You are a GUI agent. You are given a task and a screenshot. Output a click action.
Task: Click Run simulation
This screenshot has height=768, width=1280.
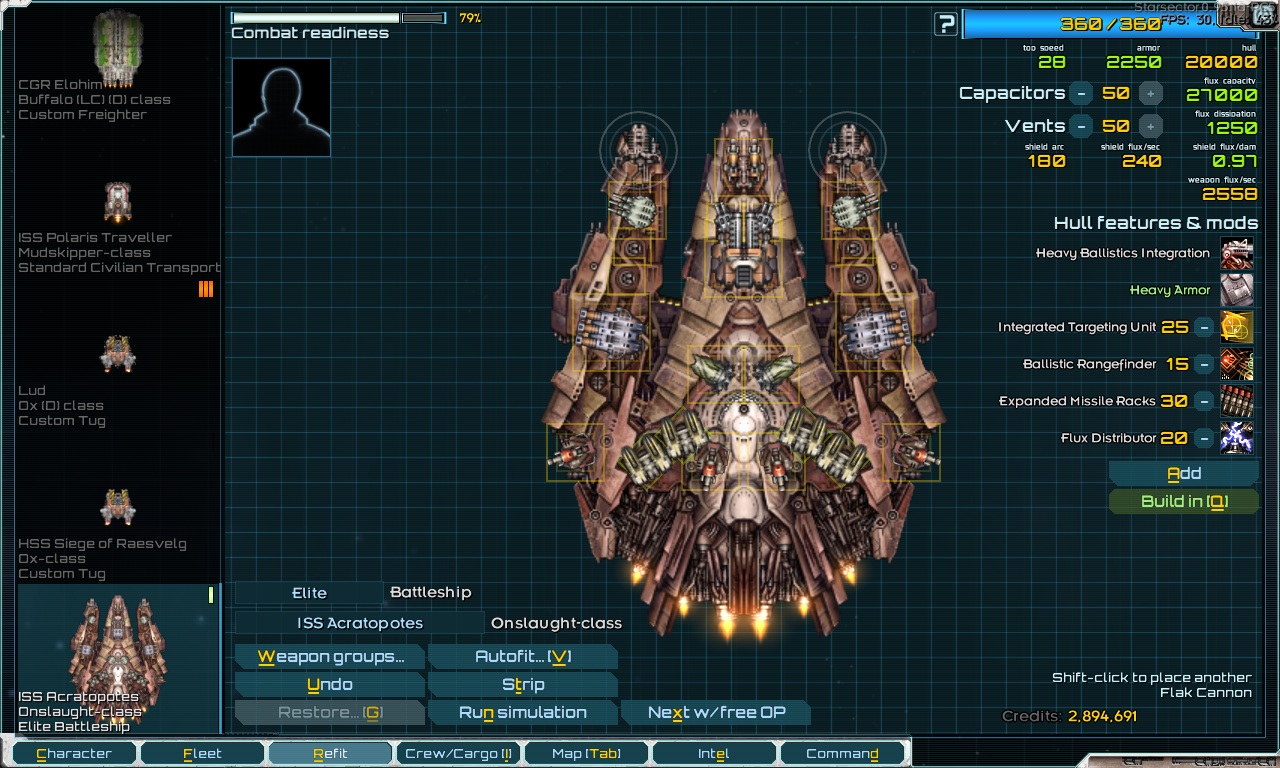(x=522, y=712)
